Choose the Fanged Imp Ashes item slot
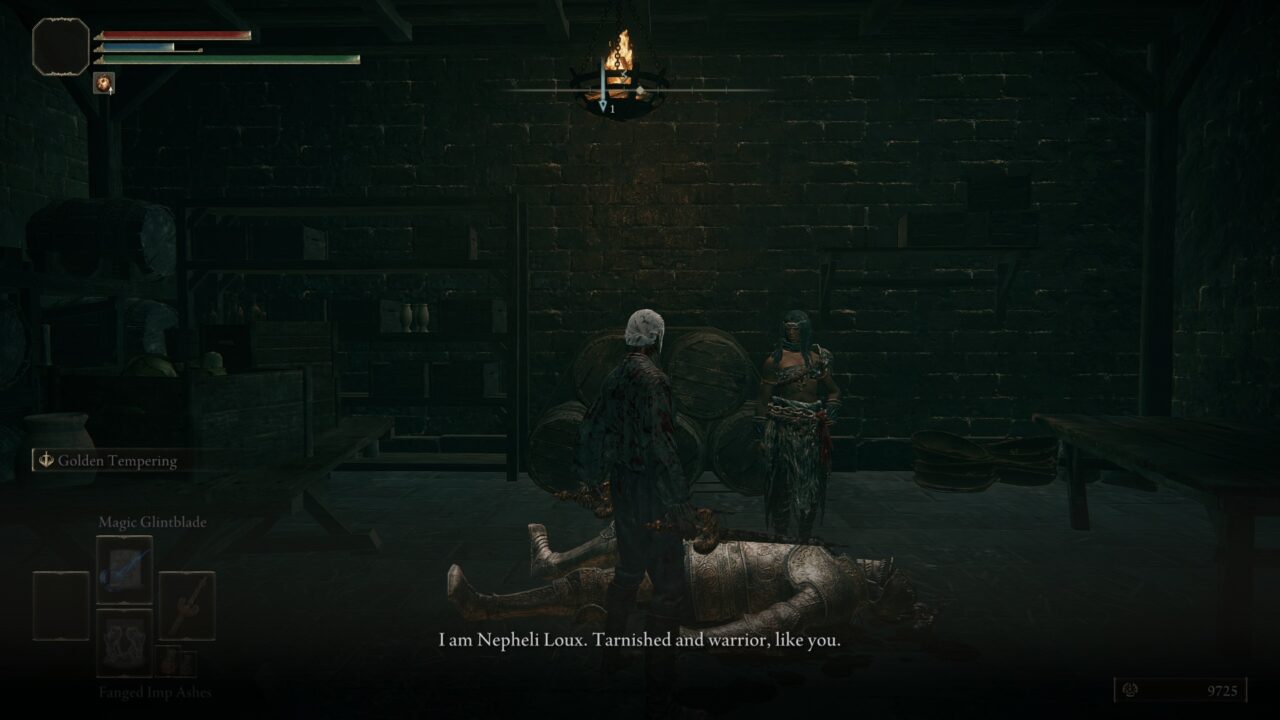Viewport: 1280px width, 720px height. (x=124, y=642)
